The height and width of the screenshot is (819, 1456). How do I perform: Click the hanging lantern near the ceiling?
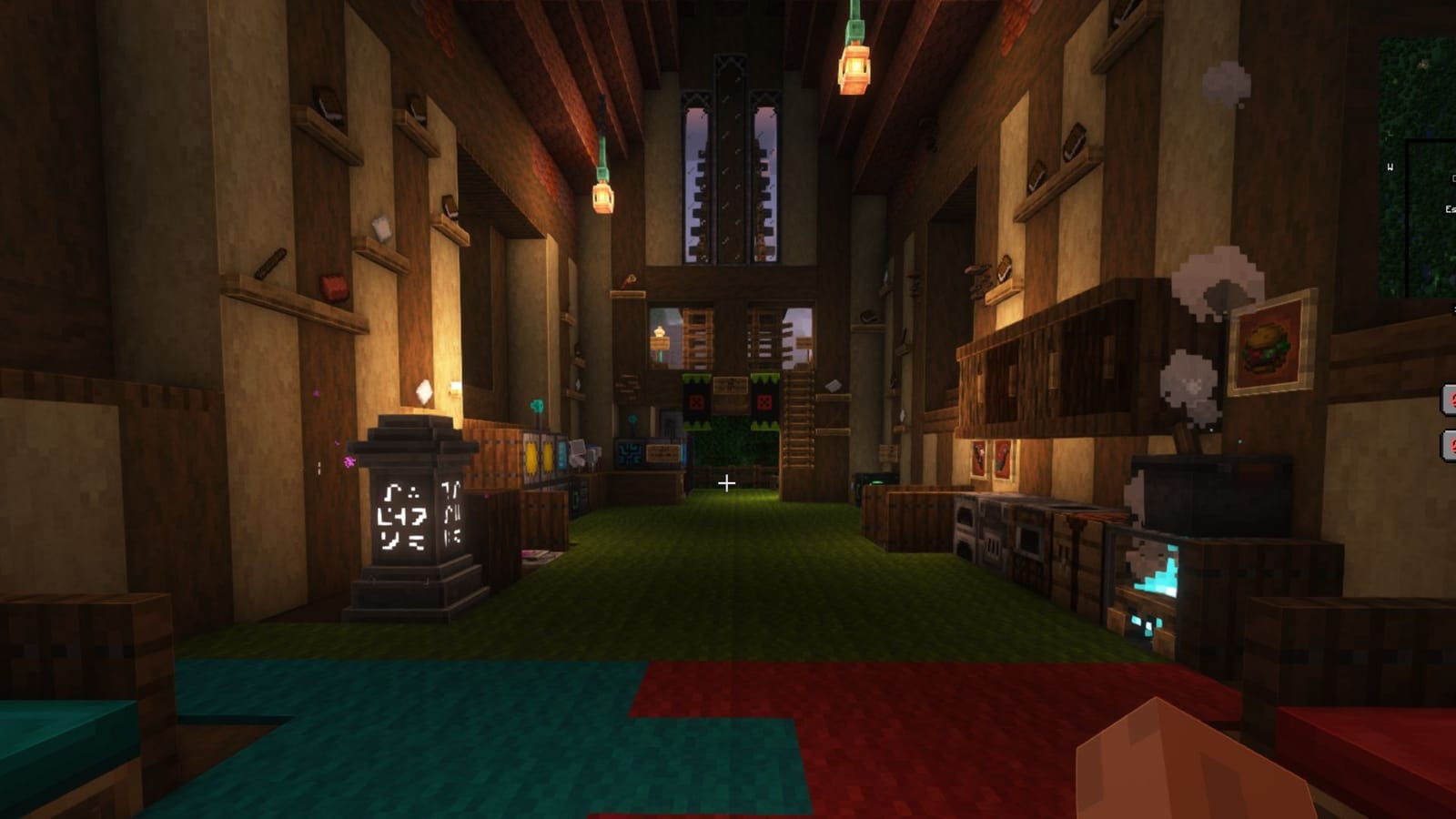tap(855, 66)
